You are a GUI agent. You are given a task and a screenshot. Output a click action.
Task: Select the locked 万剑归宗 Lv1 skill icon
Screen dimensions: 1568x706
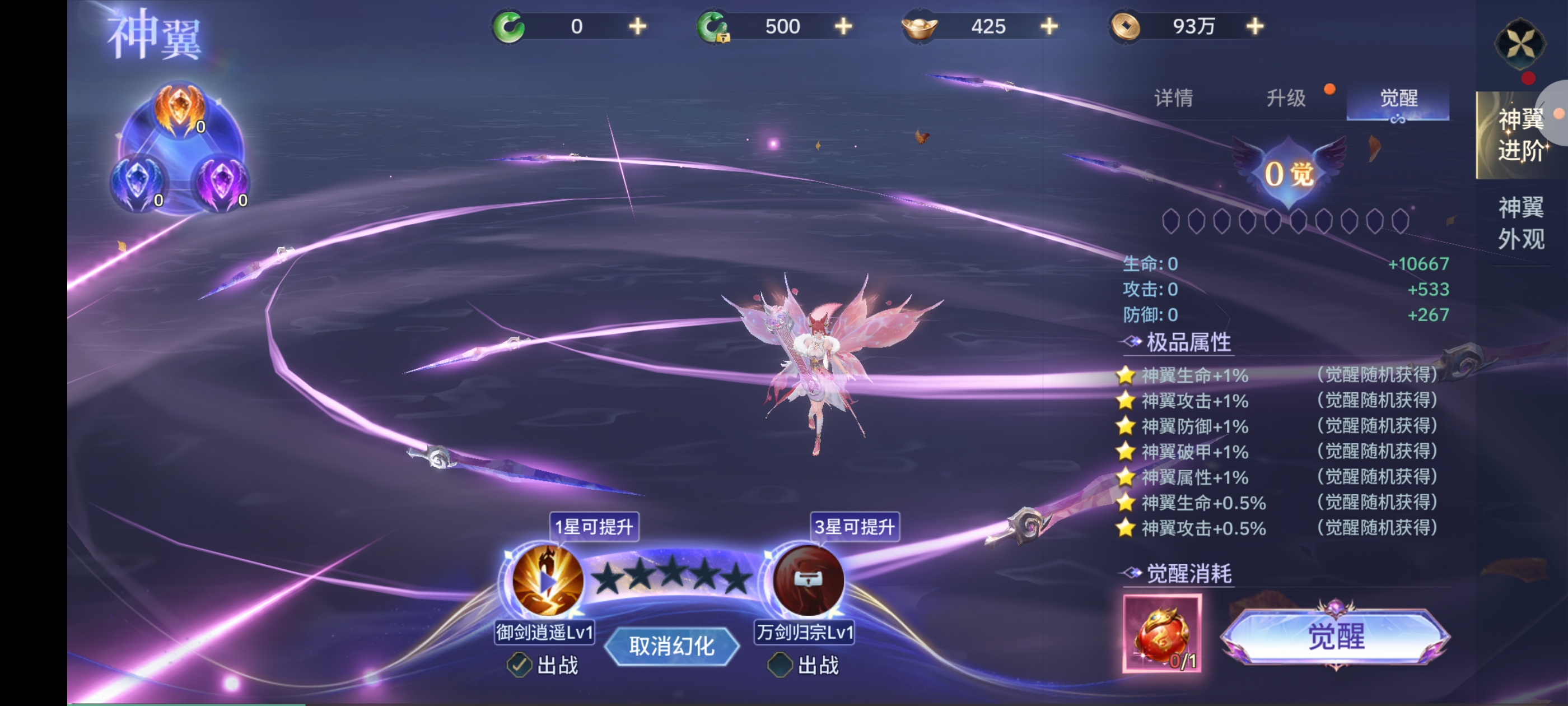(x=807, y=580)
